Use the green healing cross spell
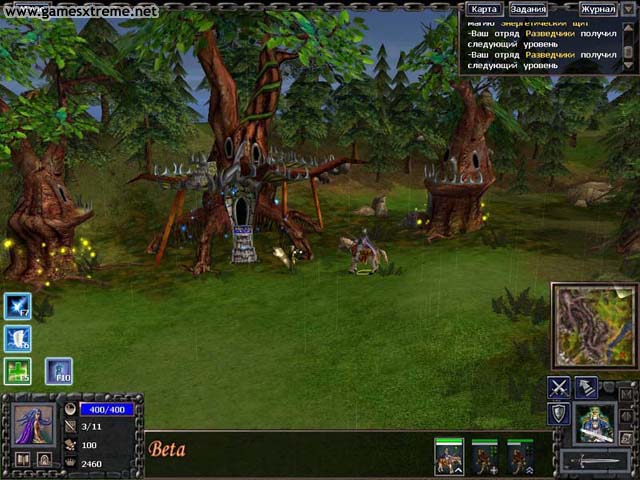Image resolution: width=640 pixels, height=480 pixels. [18, 371]
